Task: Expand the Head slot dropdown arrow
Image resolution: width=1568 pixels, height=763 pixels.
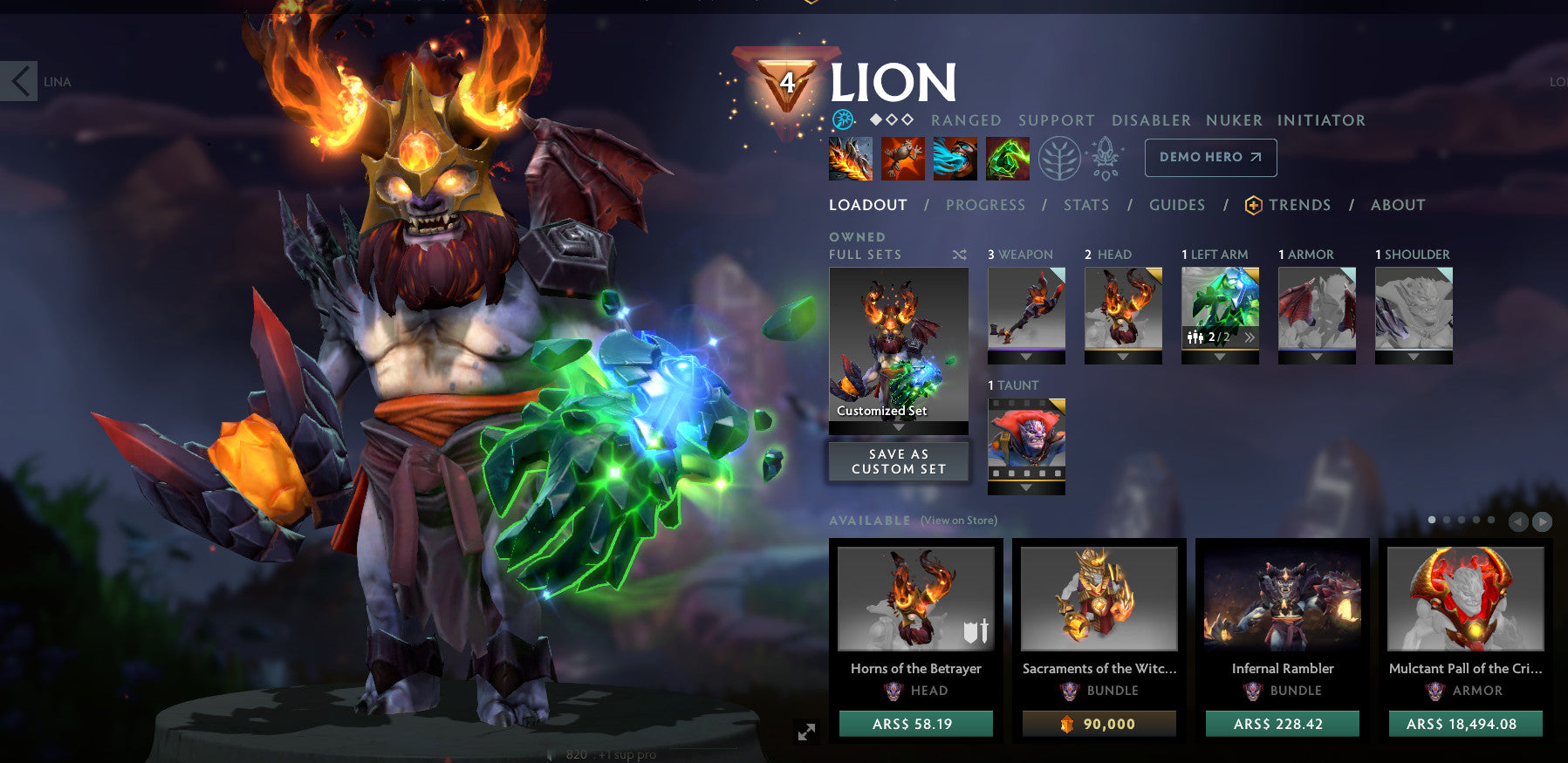Action: [1123, 357]
